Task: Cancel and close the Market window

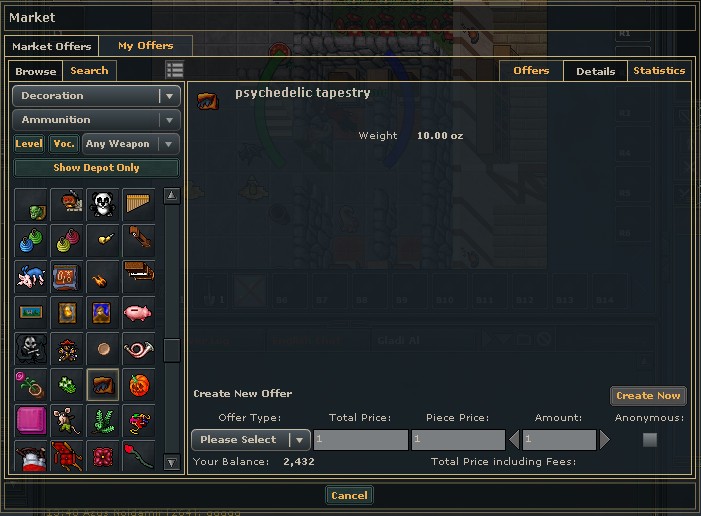Action: point(349,495)
